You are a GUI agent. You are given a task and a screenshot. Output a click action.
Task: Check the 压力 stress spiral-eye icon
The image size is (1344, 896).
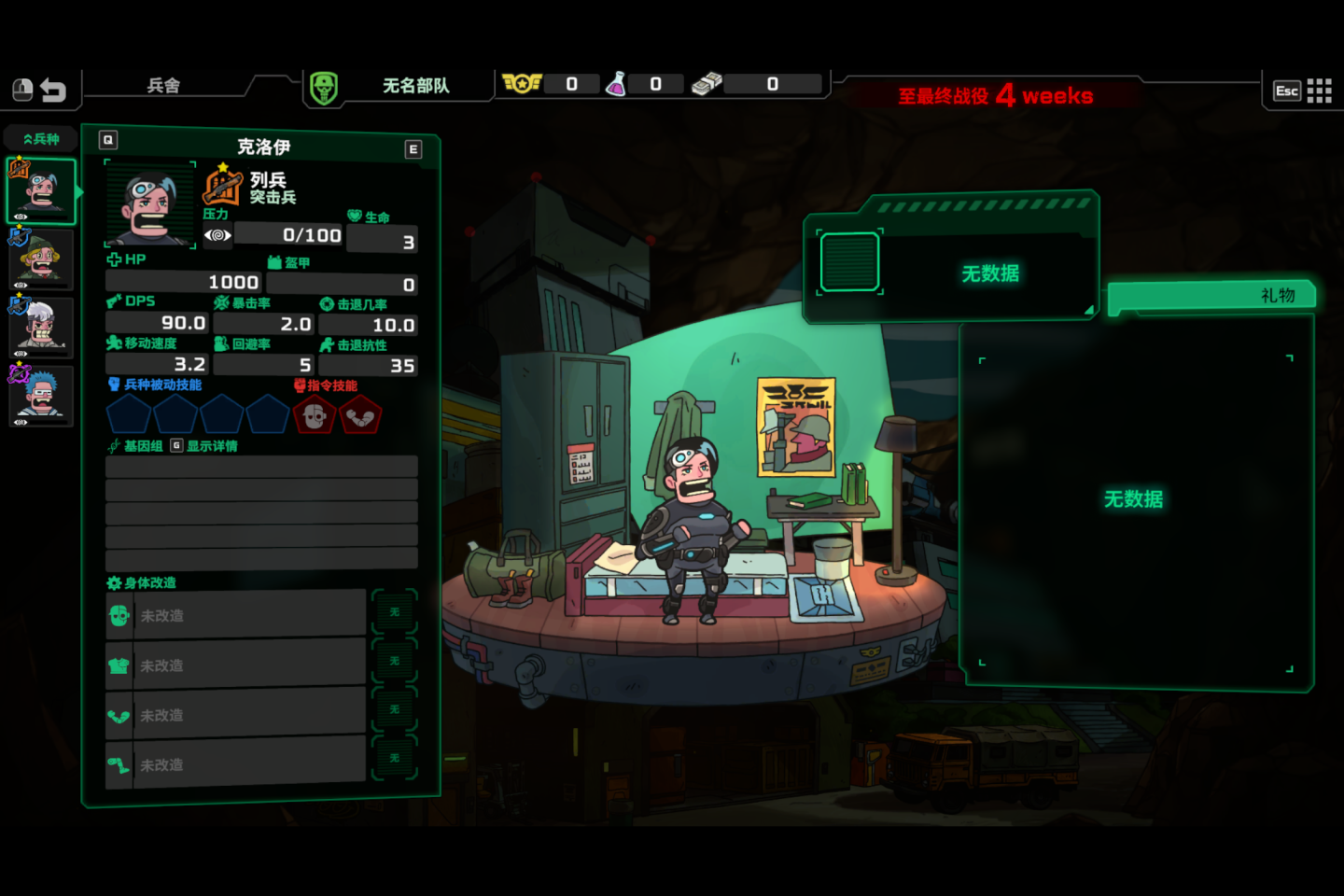(x=217, y=235)
